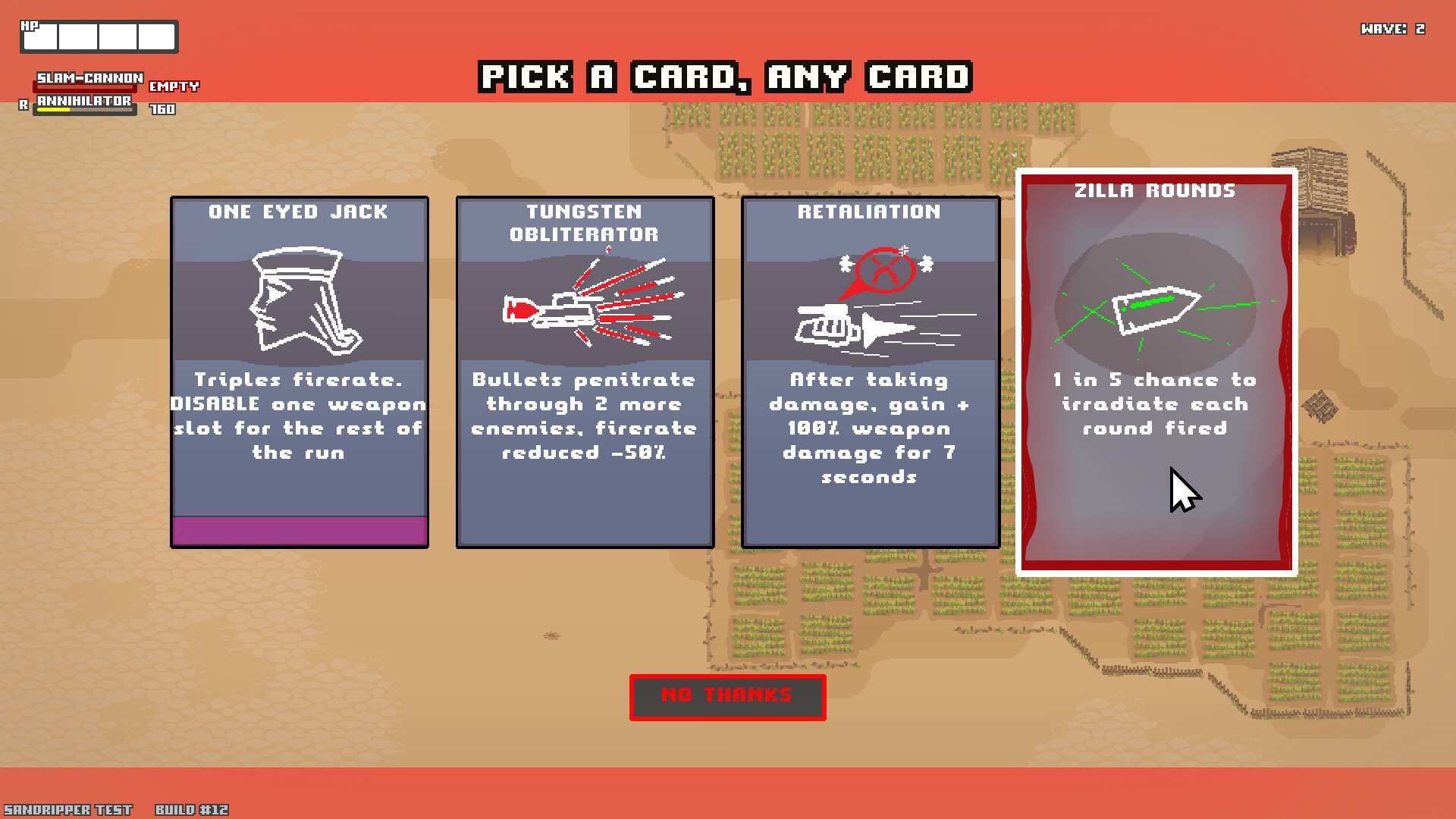
Task: Confirm the highlighted Zilla Rounds card
Action: click(x=1154, y=372)
